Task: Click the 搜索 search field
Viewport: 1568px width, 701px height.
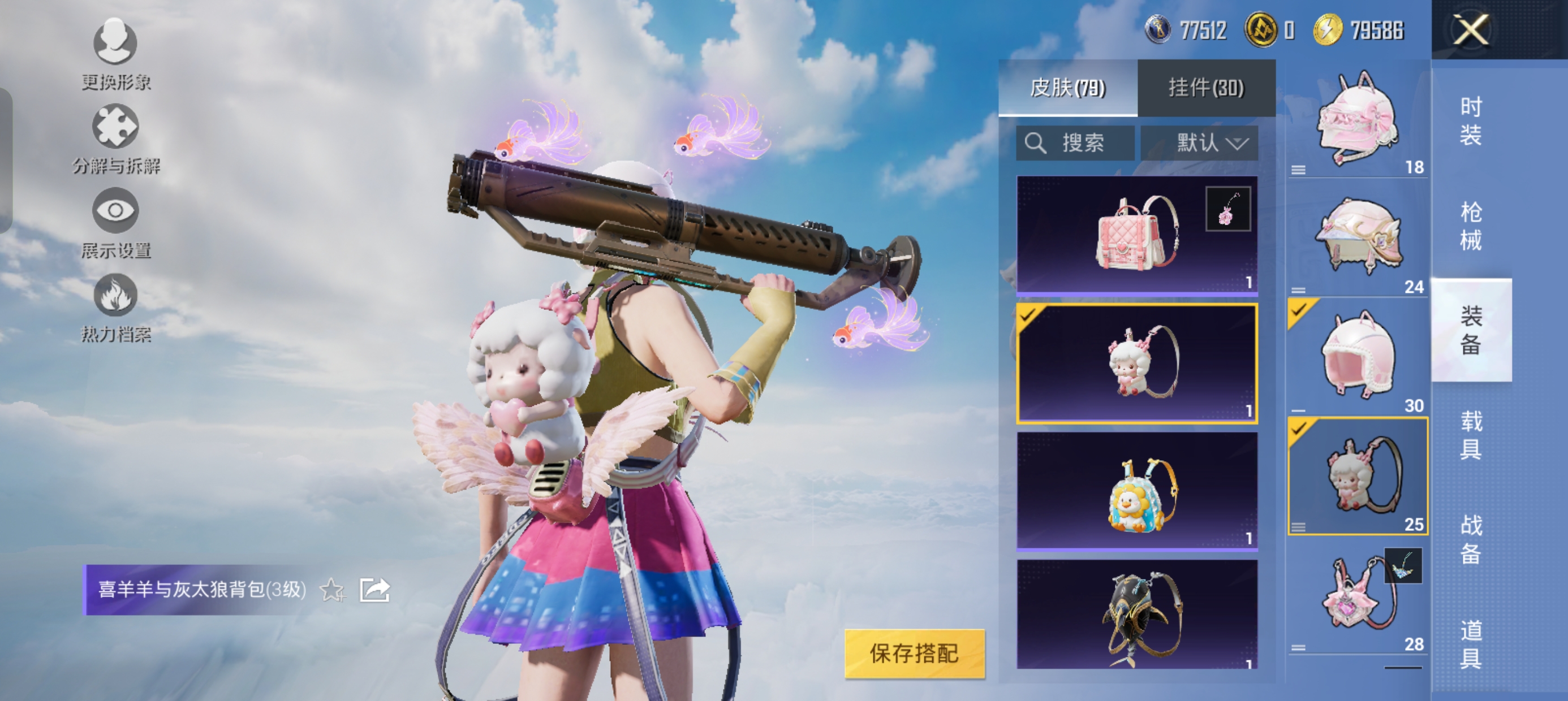Action: coord(1075,144)
